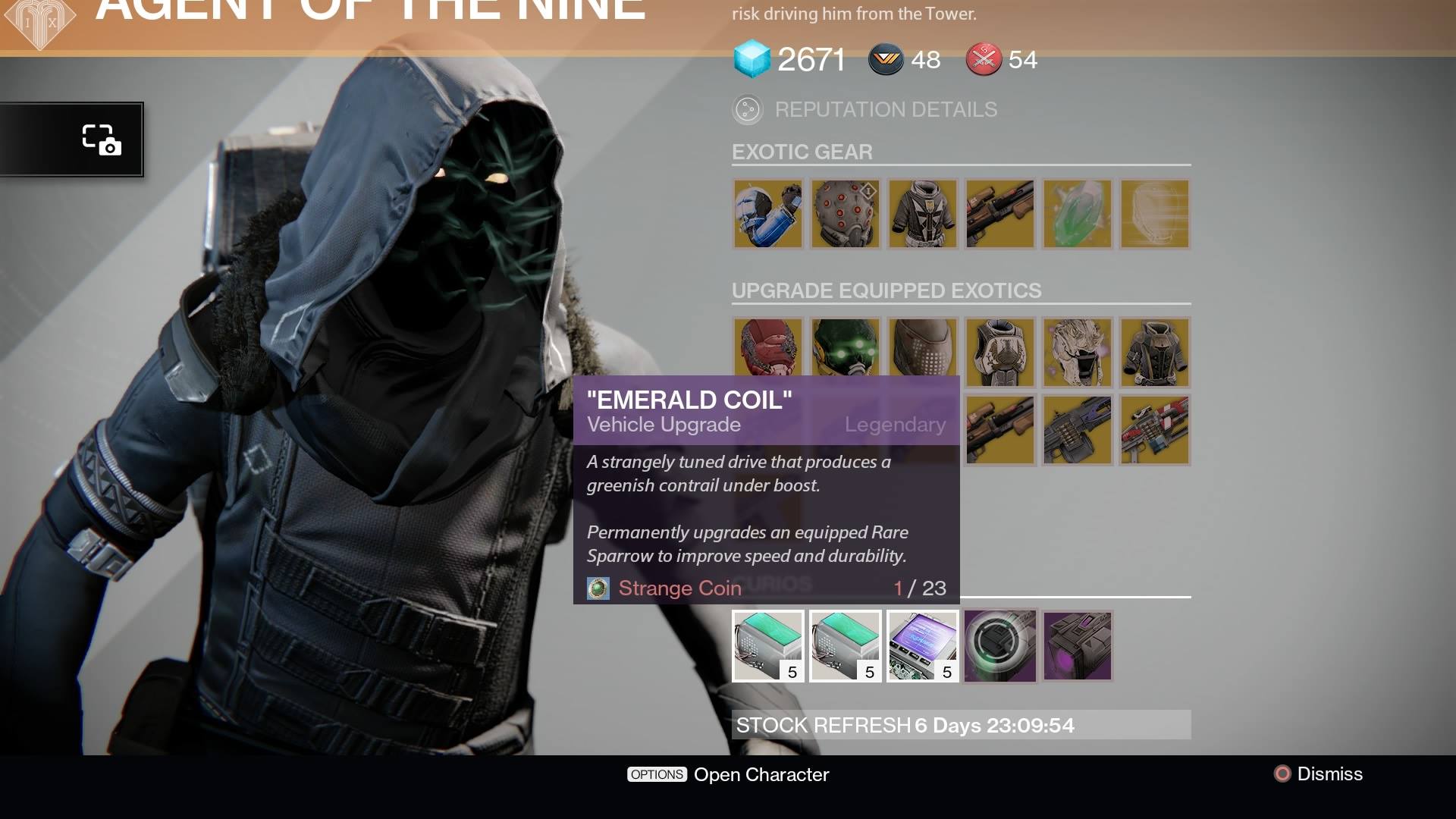
Task: Click the Glimmer currency icon
Action: tap(749, 58)
